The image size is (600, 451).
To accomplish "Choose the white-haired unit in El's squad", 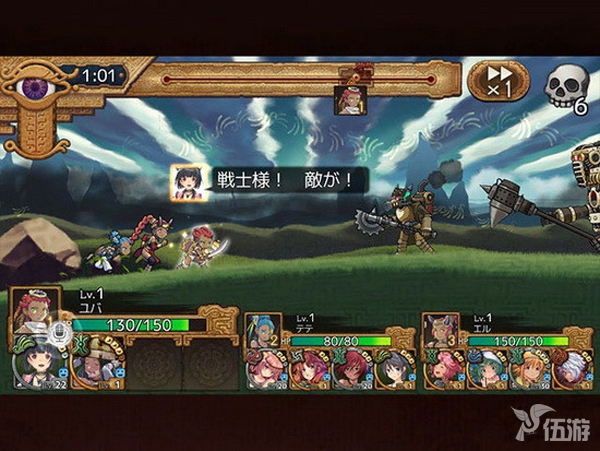I will [x=571, y=369].
